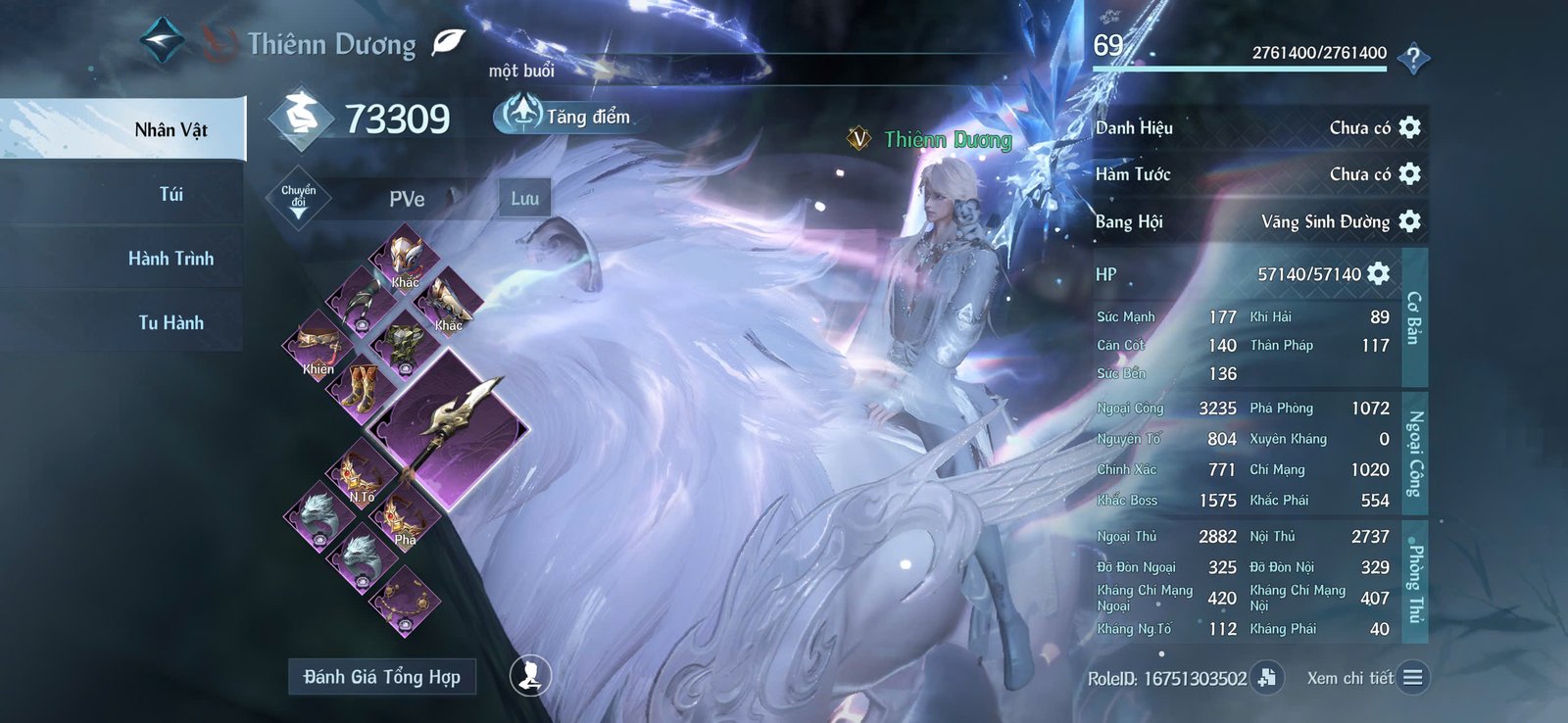This screenshot has height=723, width=1568.
Task: Open Hàm Tước settings gear
Action: click(x=1410, y=173)
